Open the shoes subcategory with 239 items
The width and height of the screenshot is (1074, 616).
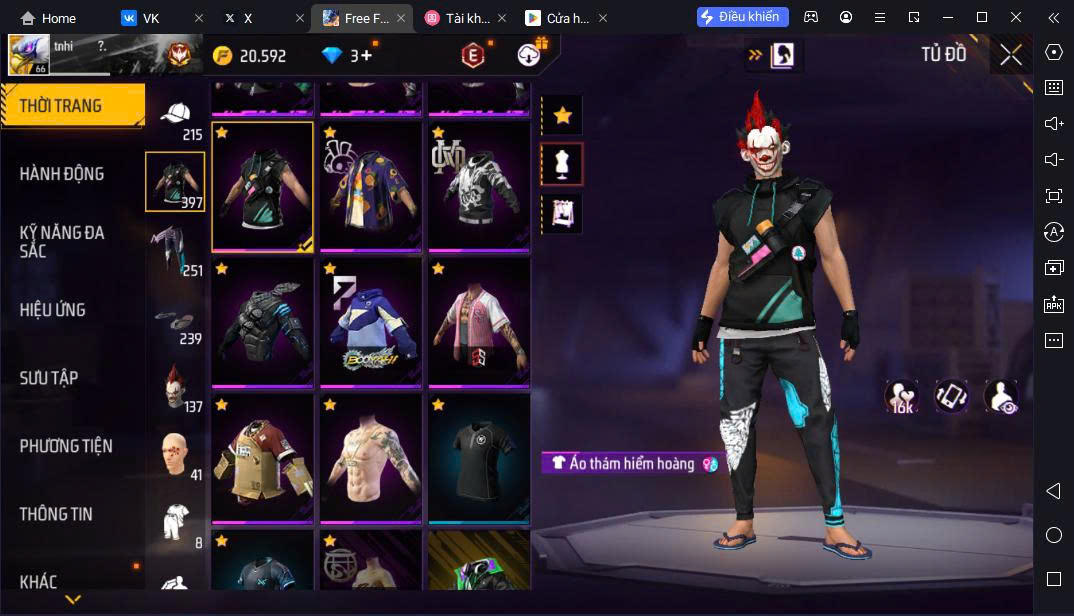click(x=176, y=323)
